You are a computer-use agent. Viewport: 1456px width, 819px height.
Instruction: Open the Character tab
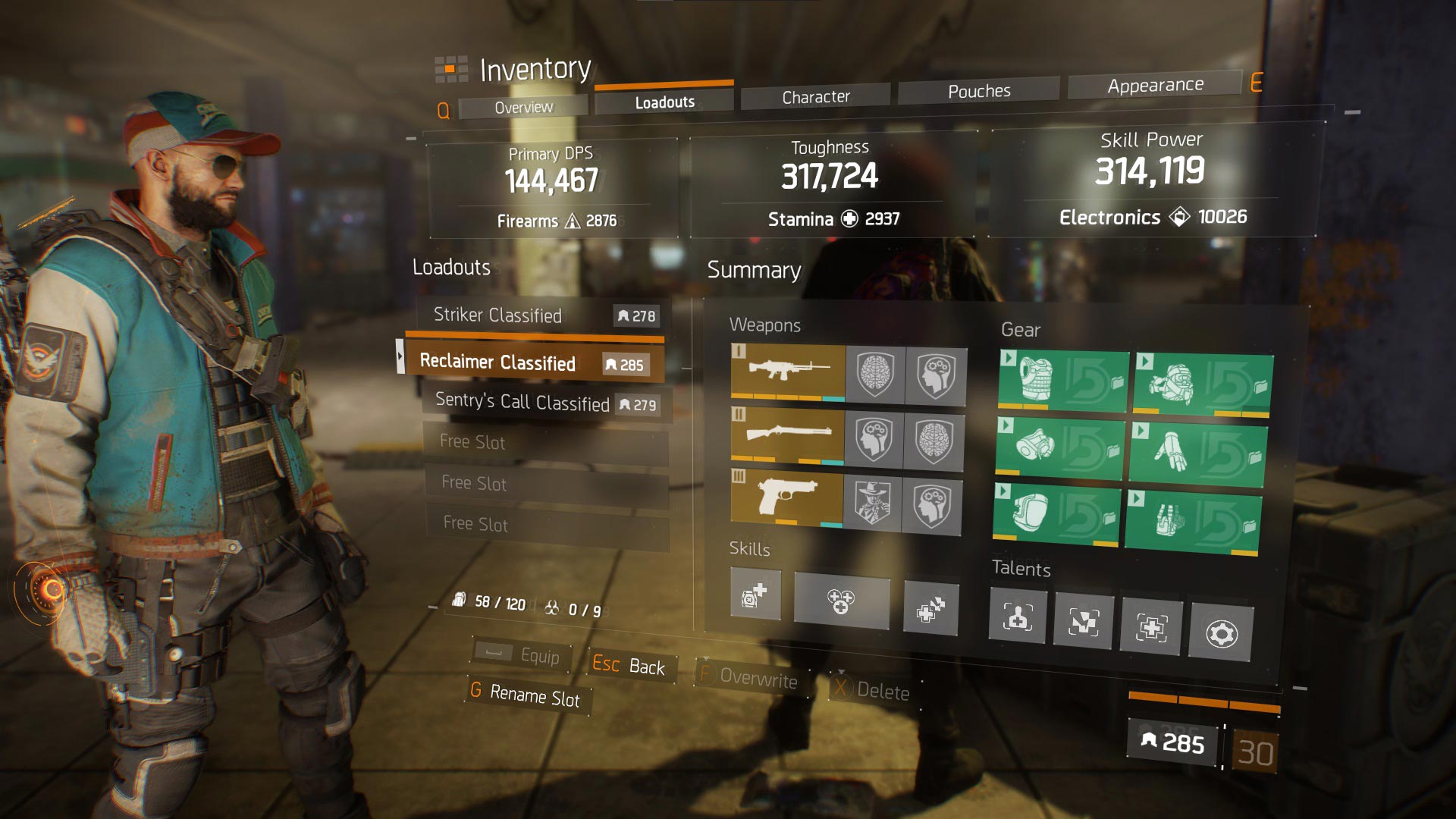(815, 97)
